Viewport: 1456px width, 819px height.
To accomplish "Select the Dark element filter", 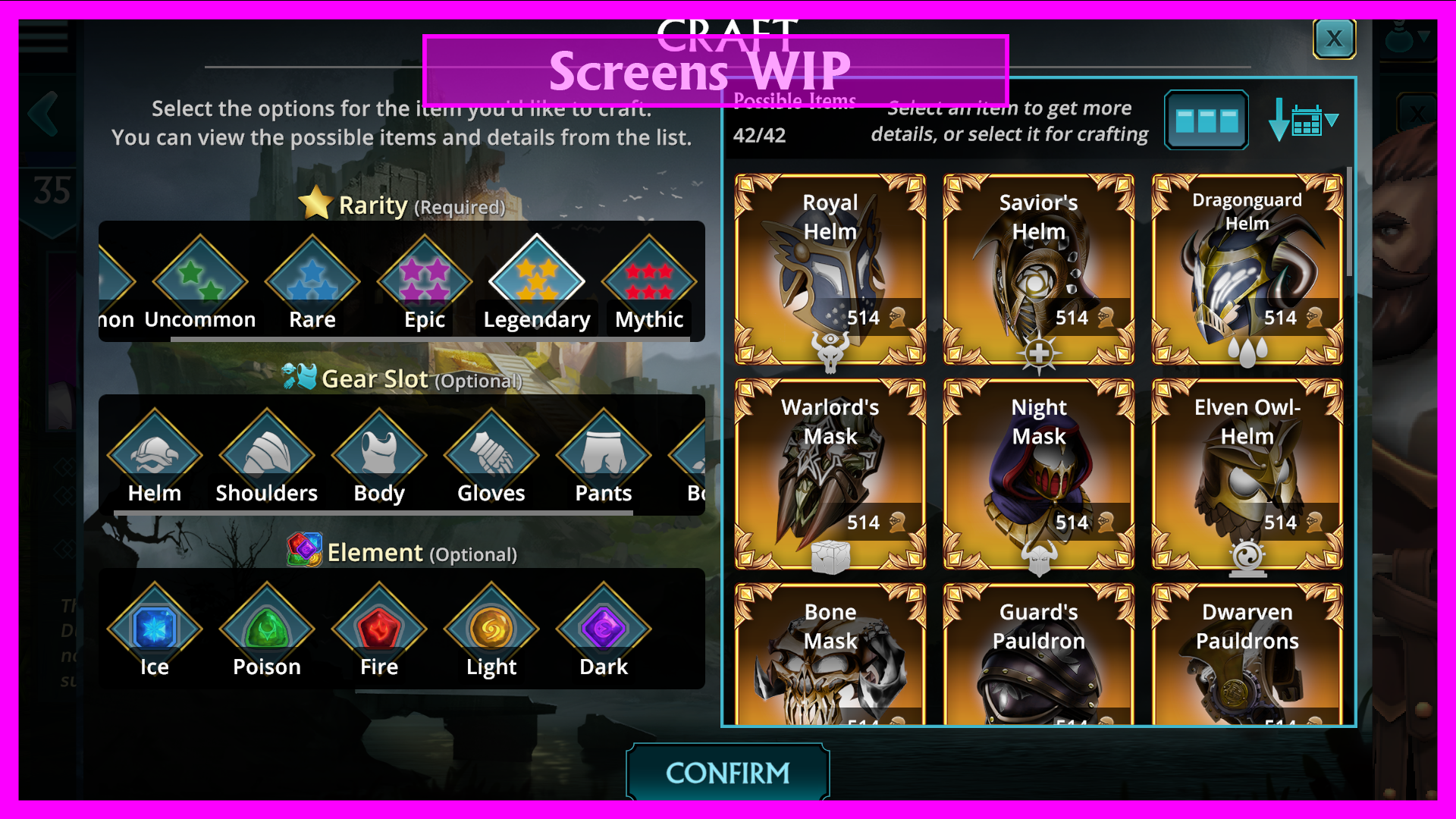I will click(603, 627).
